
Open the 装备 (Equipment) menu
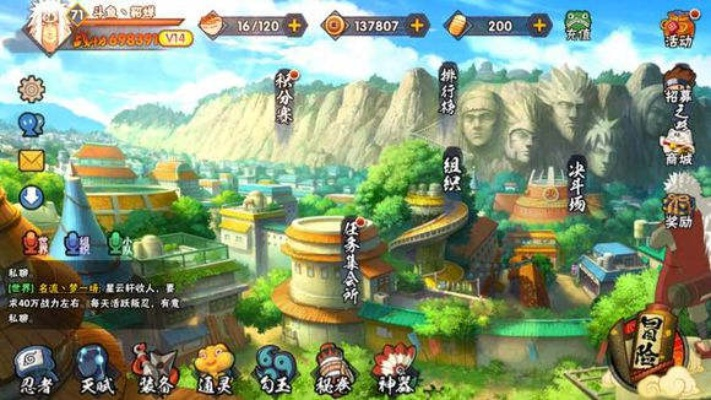pyautogui.click(x=156, y=368)
